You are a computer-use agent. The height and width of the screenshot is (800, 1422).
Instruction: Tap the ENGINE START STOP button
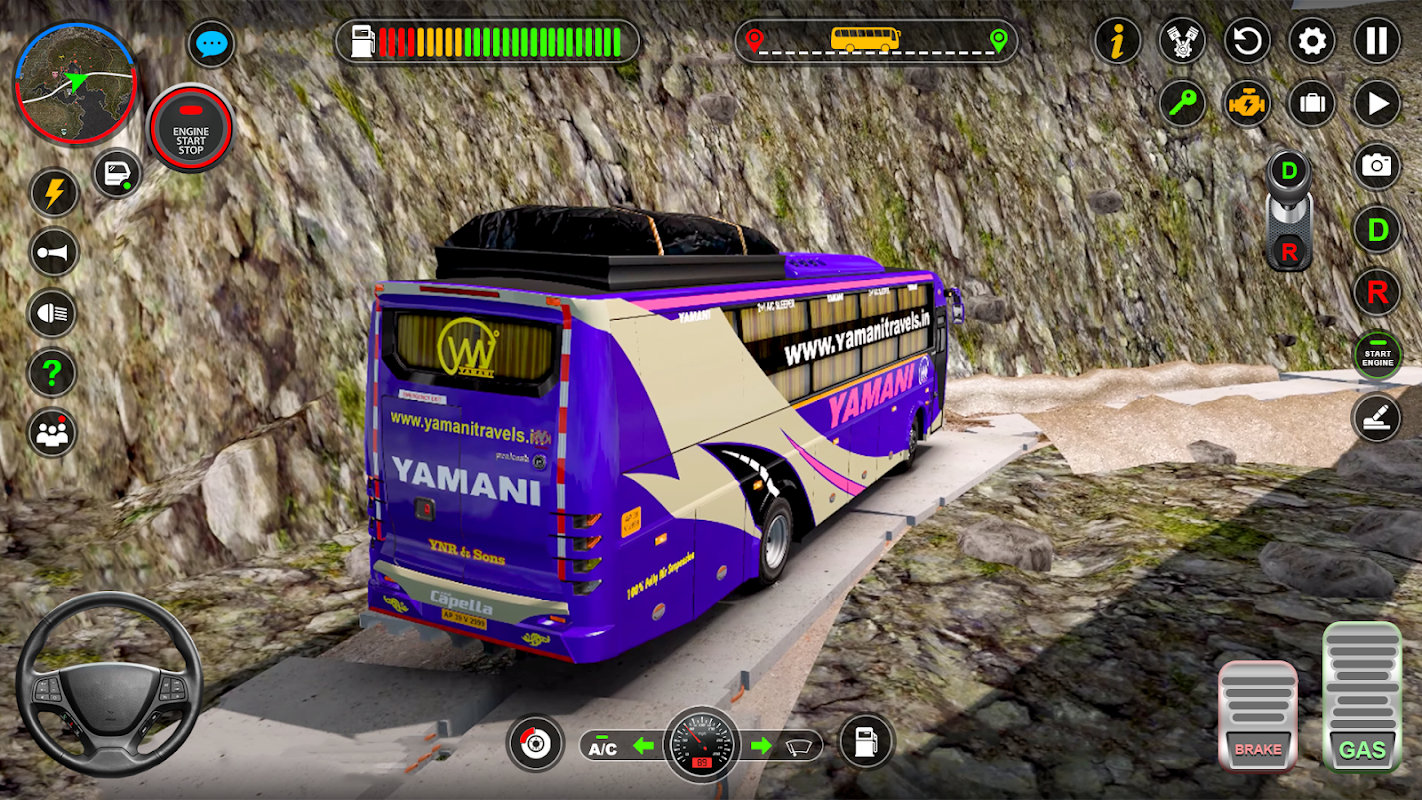[190, 129]
